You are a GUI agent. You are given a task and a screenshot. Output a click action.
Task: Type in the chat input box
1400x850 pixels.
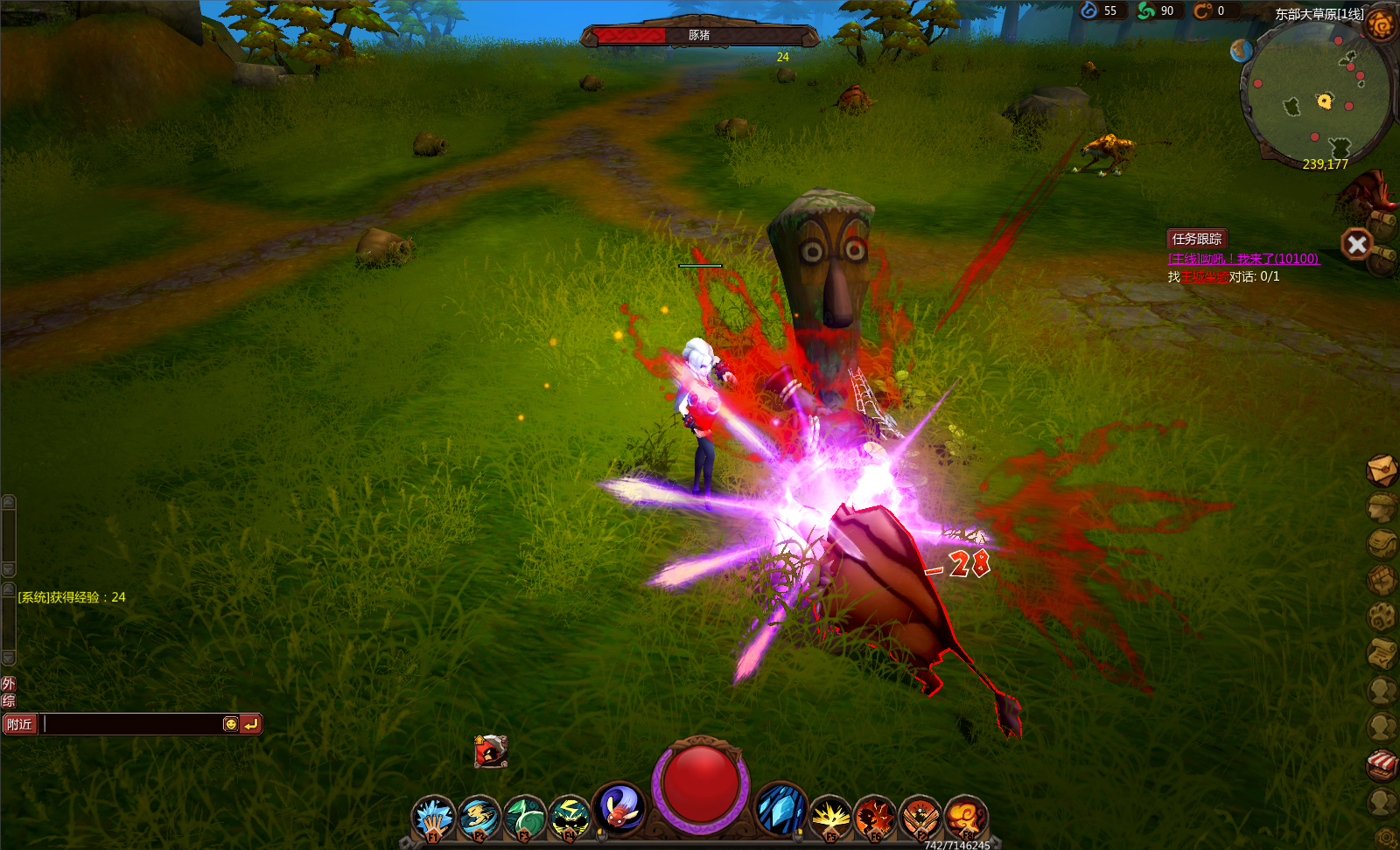click(x=131, y=724)
